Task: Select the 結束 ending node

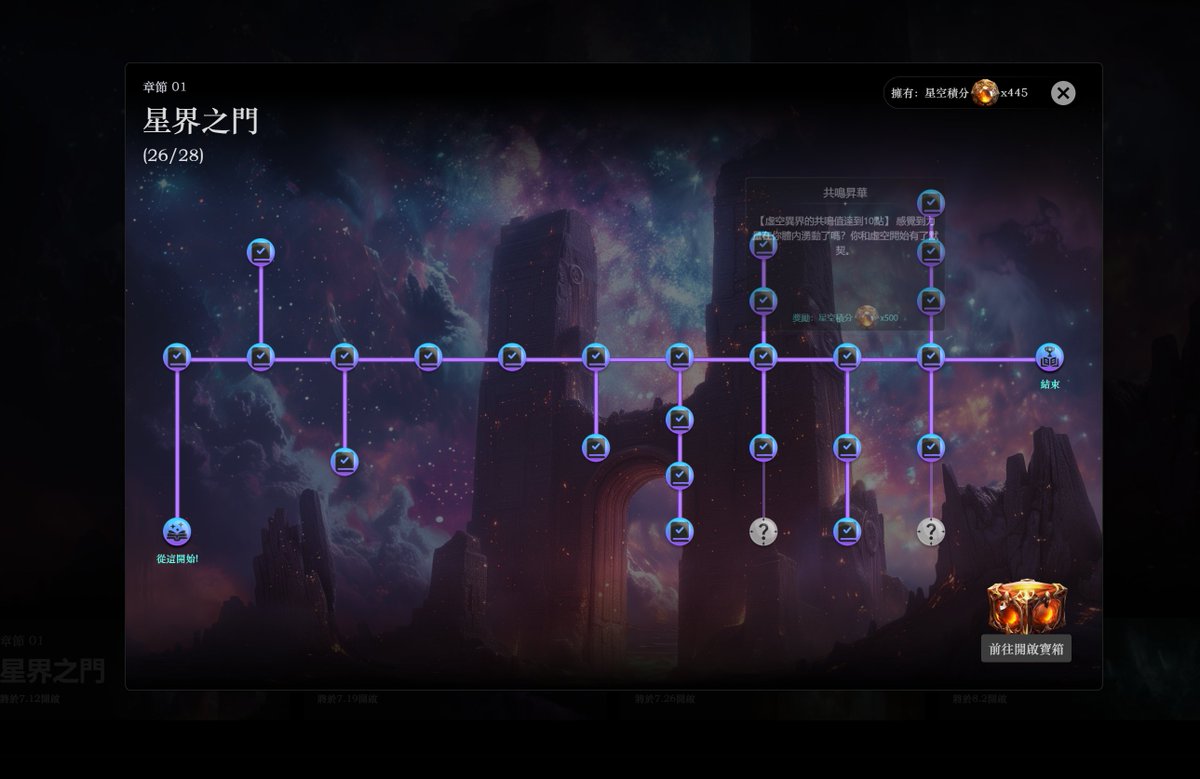Action: pos(1049,357)
